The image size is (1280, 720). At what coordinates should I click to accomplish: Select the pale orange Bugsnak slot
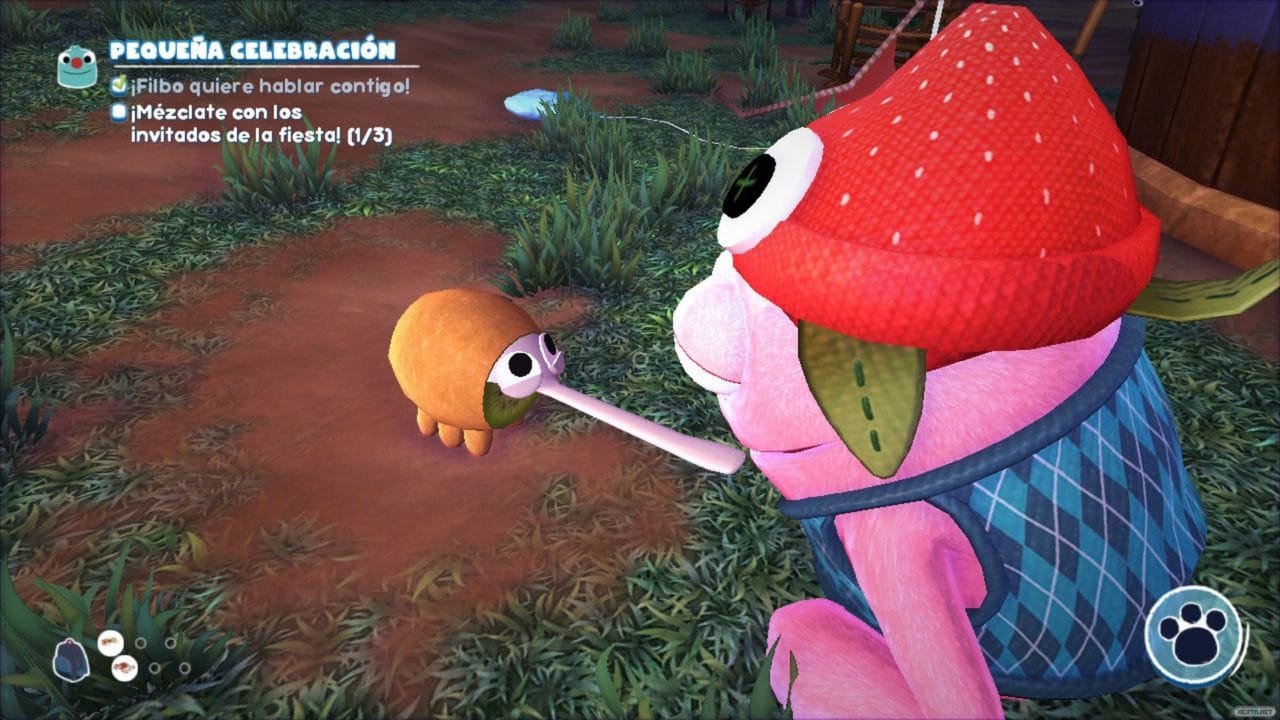(x=111, y=641)
